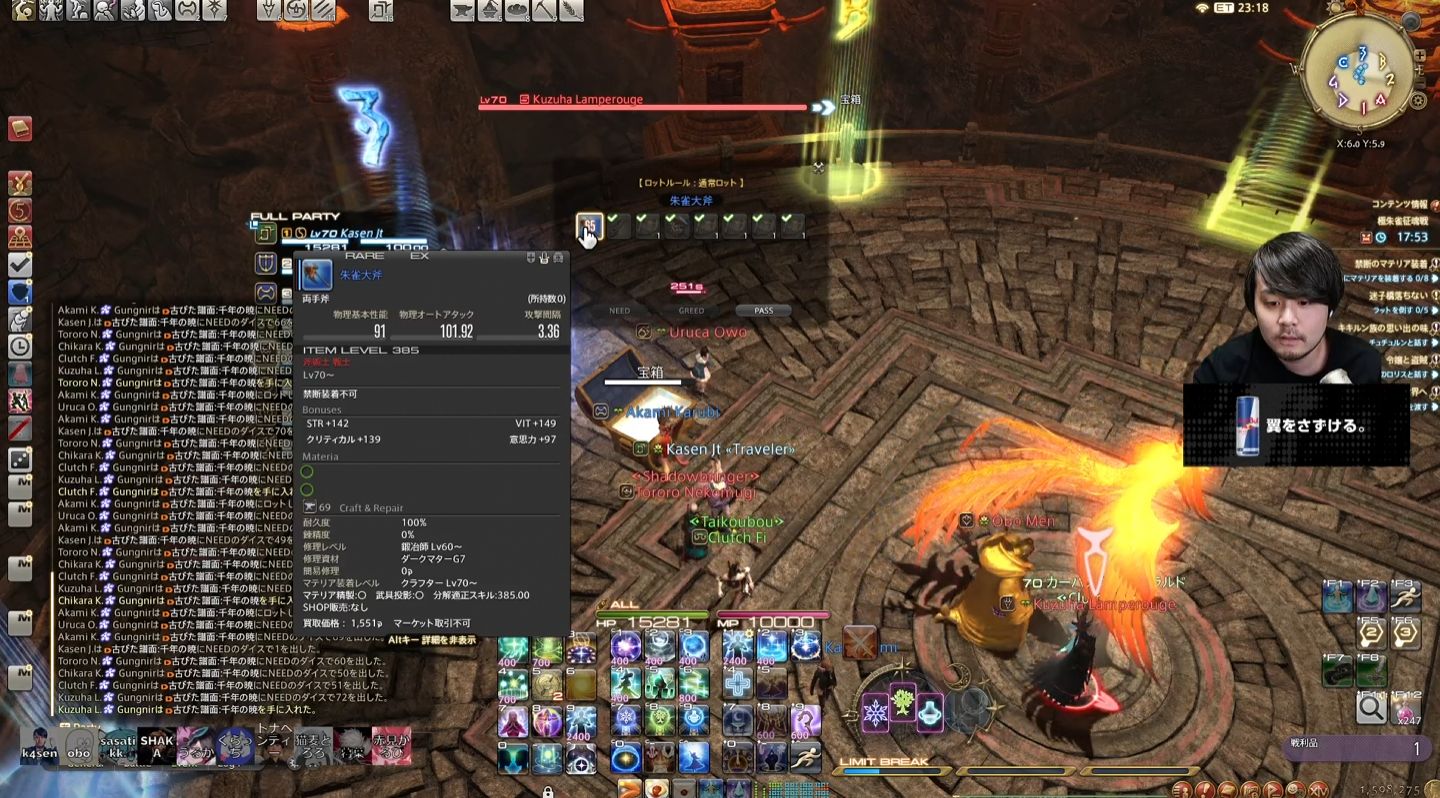Expand the first minimized M chat window

pos(22,485)
